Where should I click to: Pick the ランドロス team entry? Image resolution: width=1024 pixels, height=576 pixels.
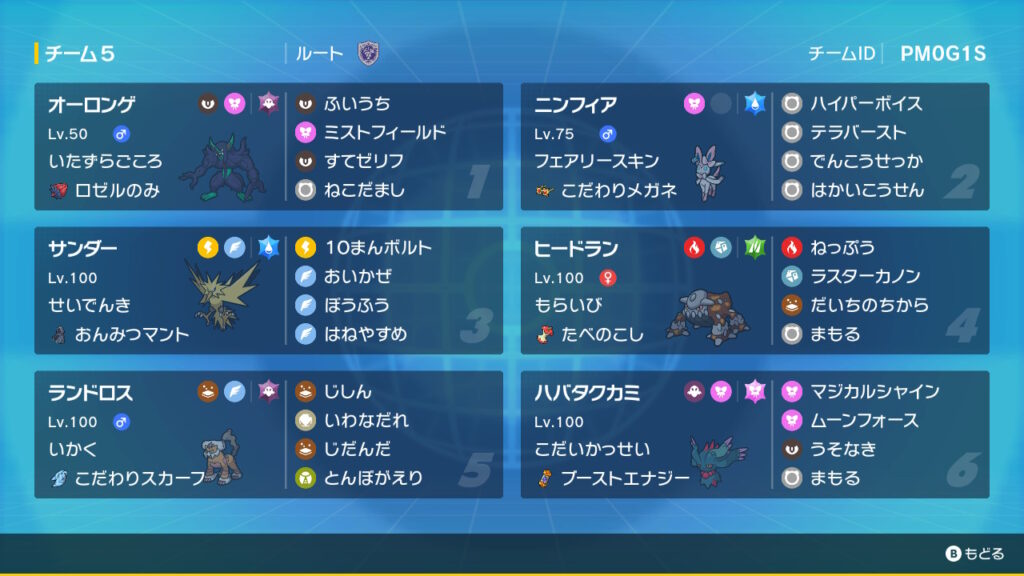(x=160, y=435)
